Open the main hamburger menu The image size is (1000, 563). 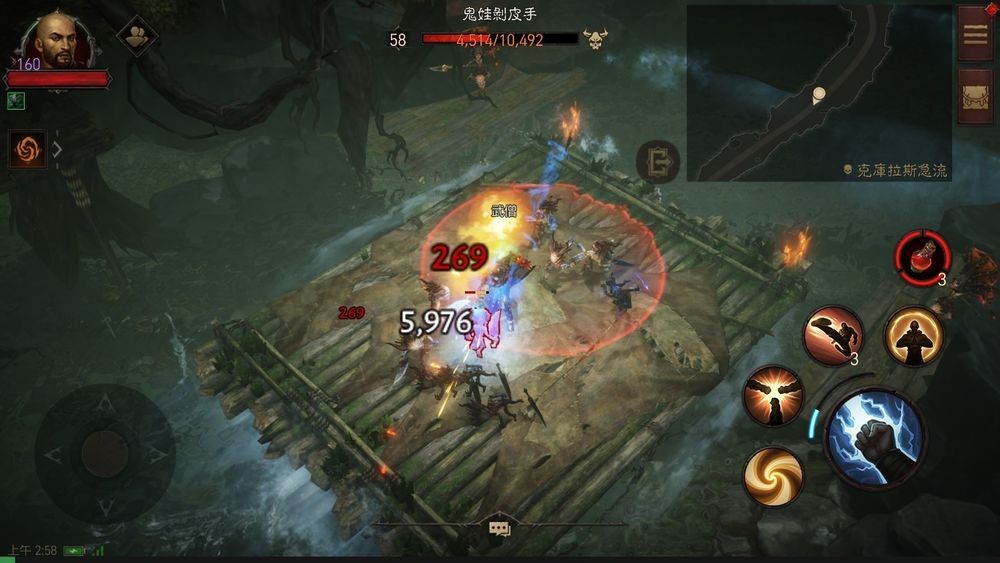pos(975,33)
